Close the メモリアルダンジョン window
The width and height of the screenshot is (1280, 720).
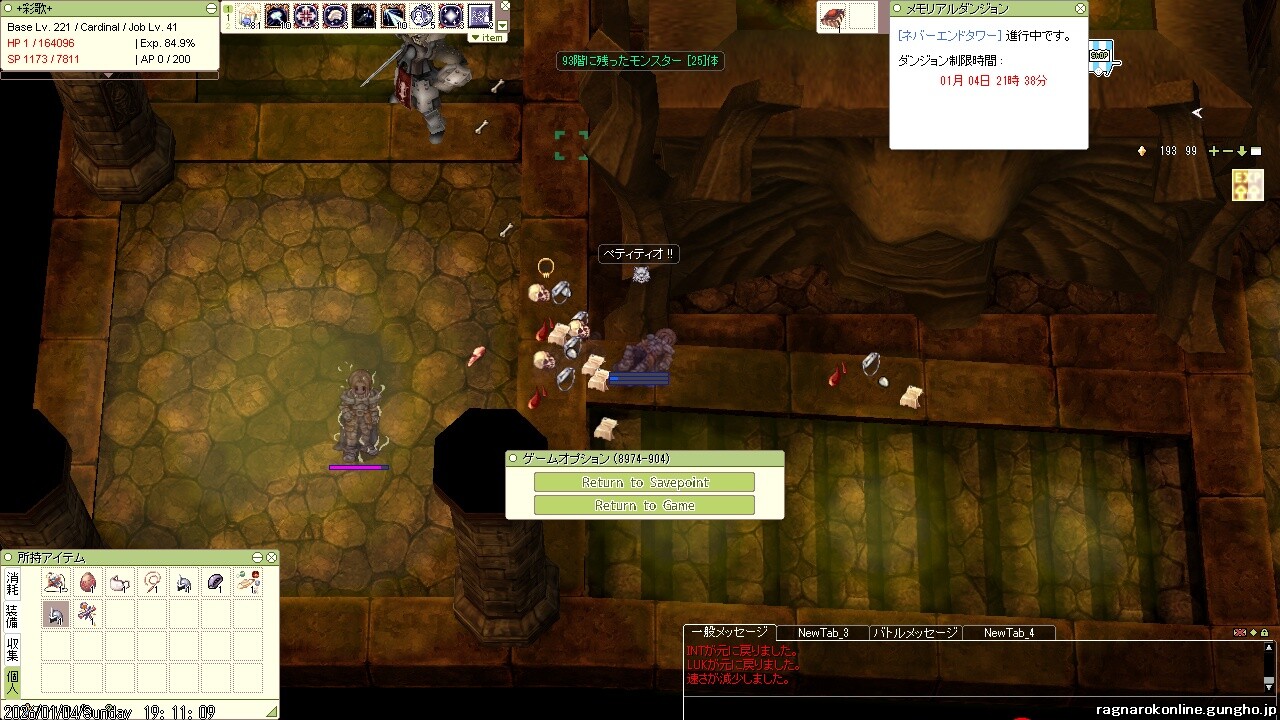(1080, 8)
